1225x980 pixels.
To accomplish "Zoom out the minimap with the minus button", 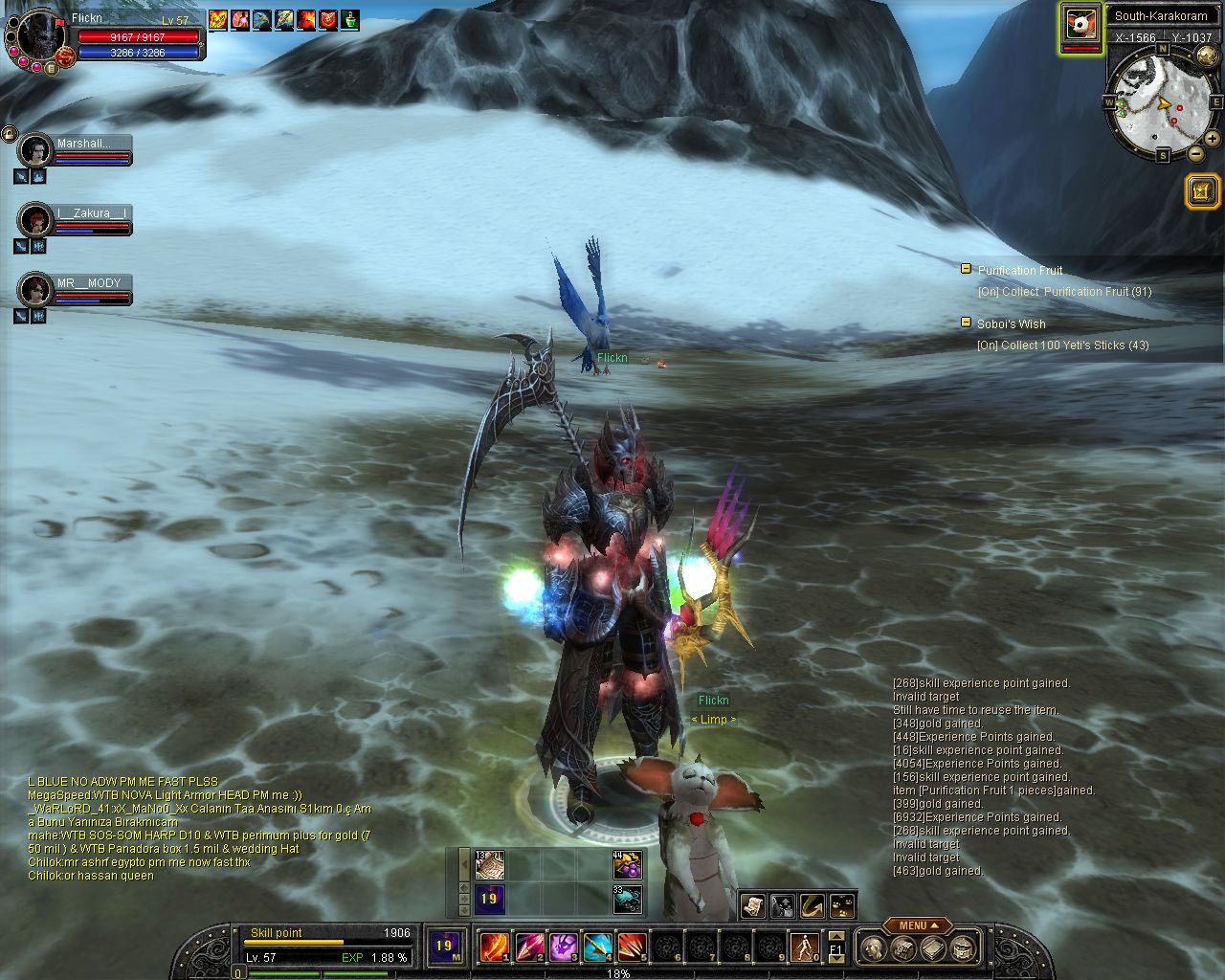I will (1195, 154).
